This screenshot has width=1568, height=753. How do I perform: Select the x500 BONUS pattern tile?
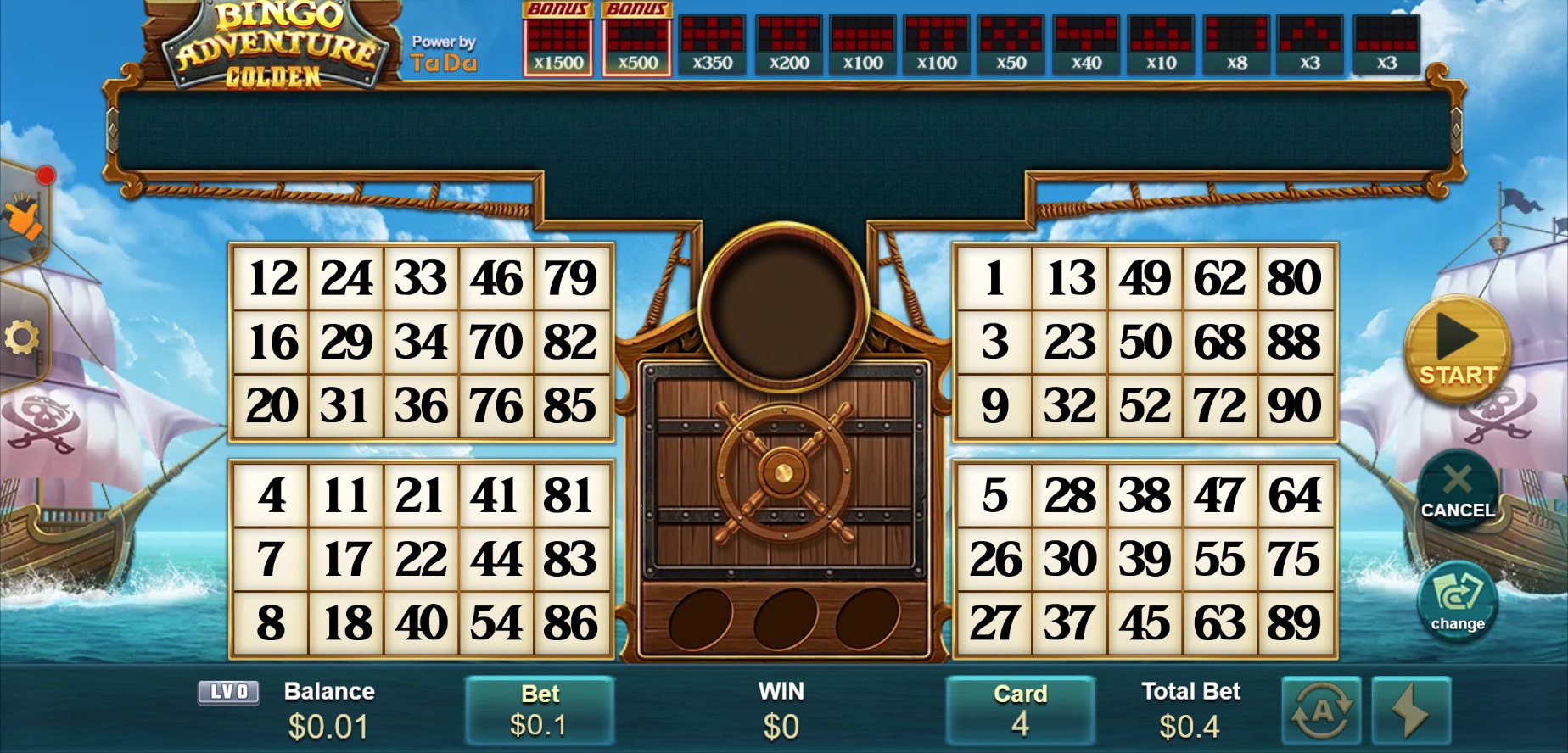tap(636, 38)
